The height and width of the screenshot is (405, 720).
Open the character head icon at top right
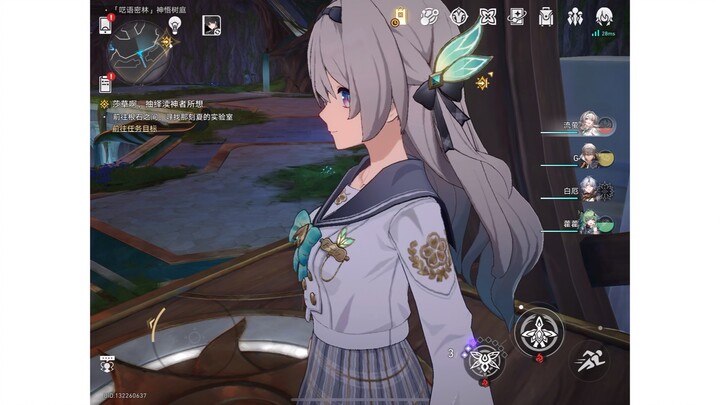[x=604, y=16]
